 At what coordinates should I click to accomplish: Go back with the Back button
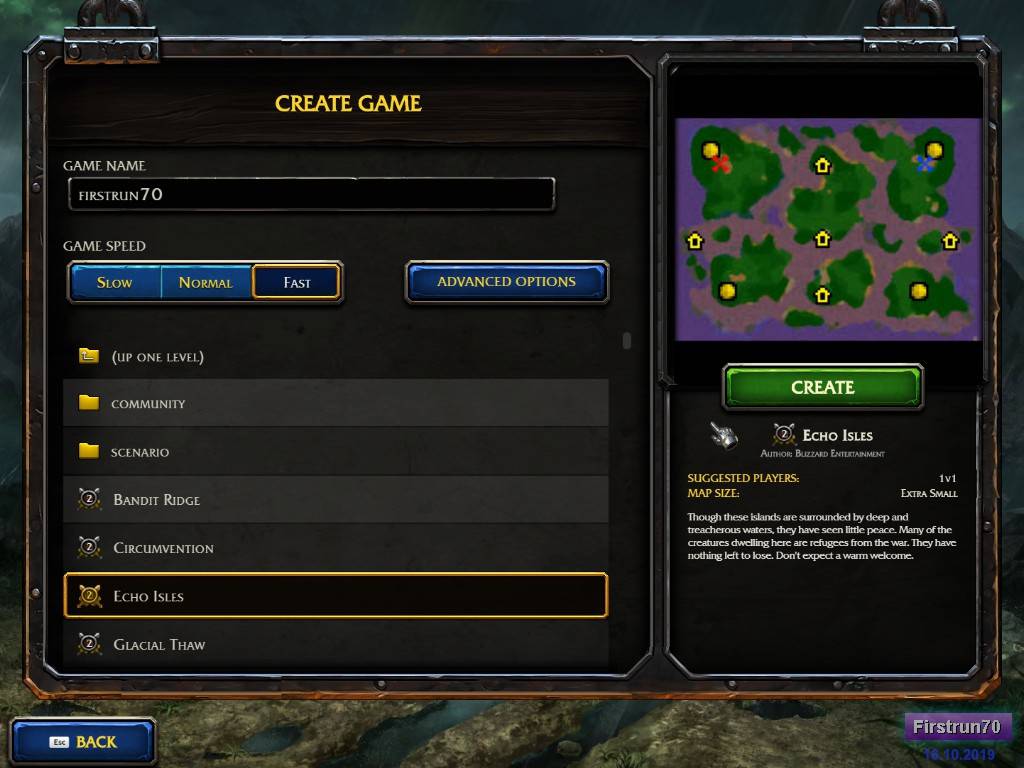[83, 742]
